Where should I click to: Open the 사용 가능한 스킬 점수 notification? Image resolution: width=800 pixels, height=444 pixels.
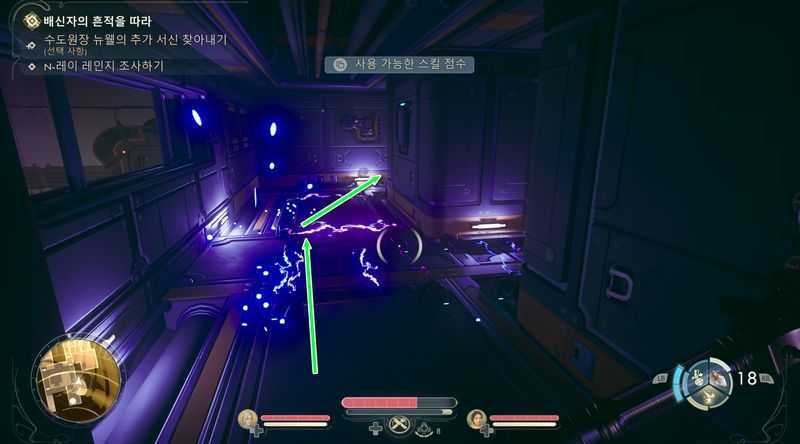402,64
